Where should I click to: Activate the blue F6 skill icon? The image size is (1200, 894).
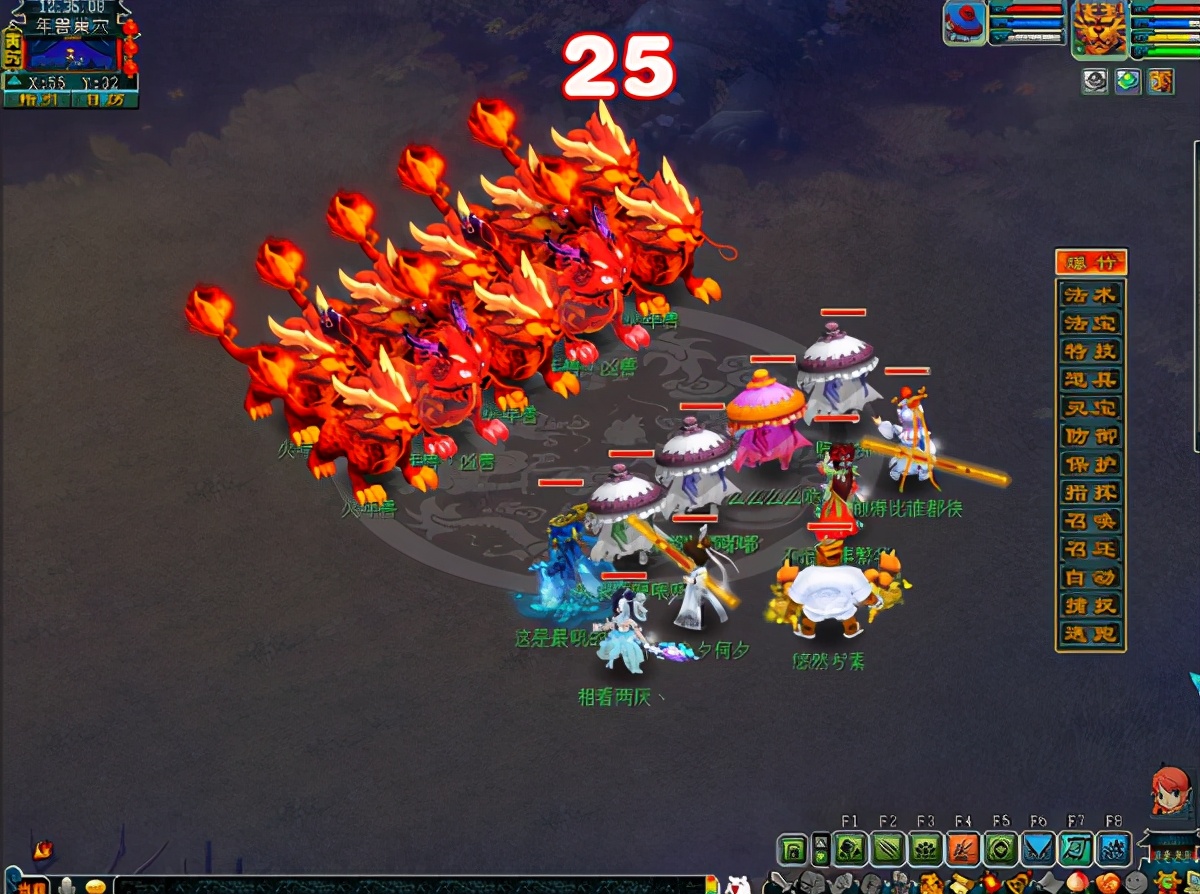(1038, 849)
